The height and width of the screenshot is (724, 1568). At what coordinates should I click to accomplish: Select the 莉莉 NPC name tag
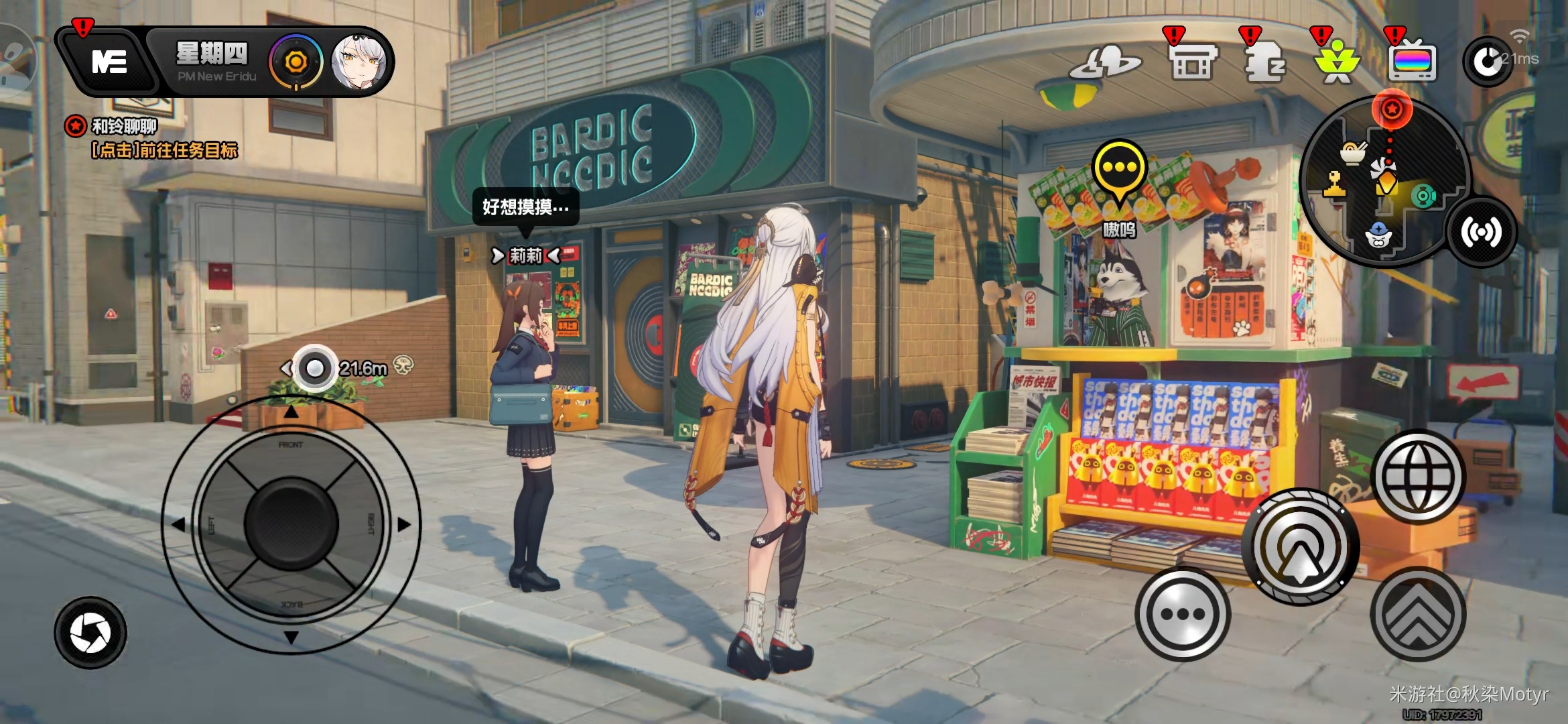(x=526, y=255)
